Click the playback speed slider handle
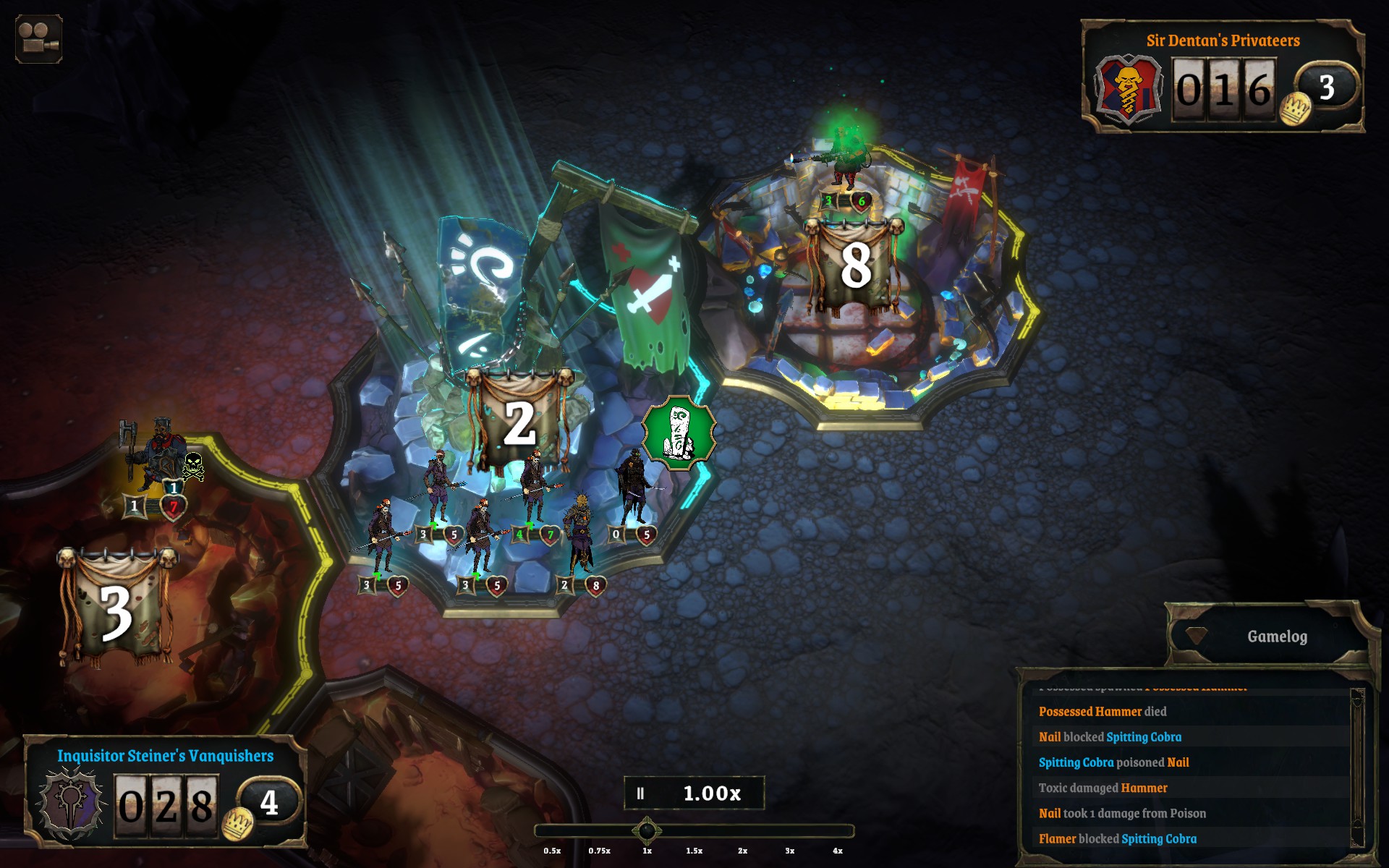The image size is (1389, 868). click(x=647, y=831)
